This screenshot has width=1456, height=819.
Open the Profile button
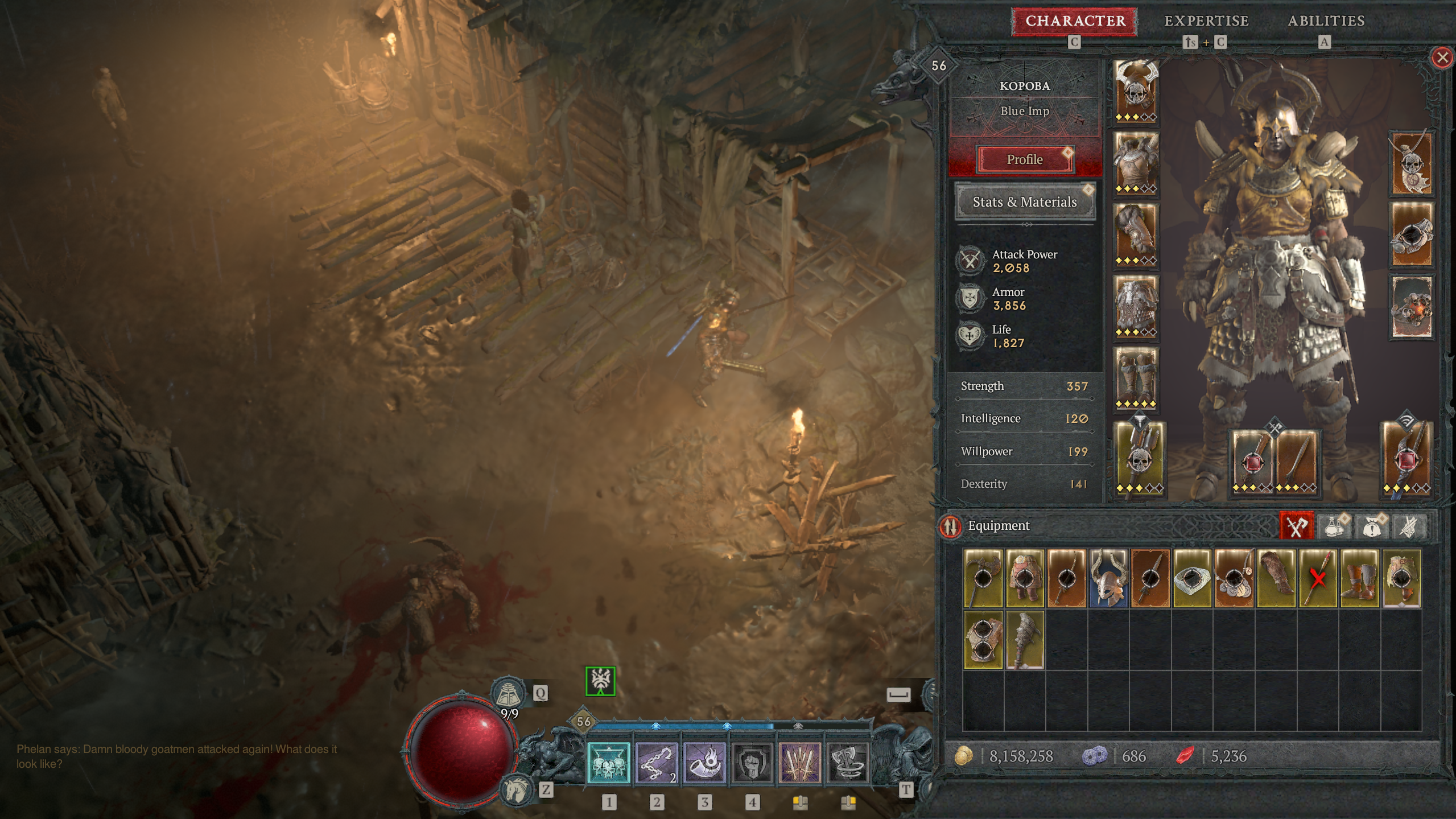point(1025,159)
